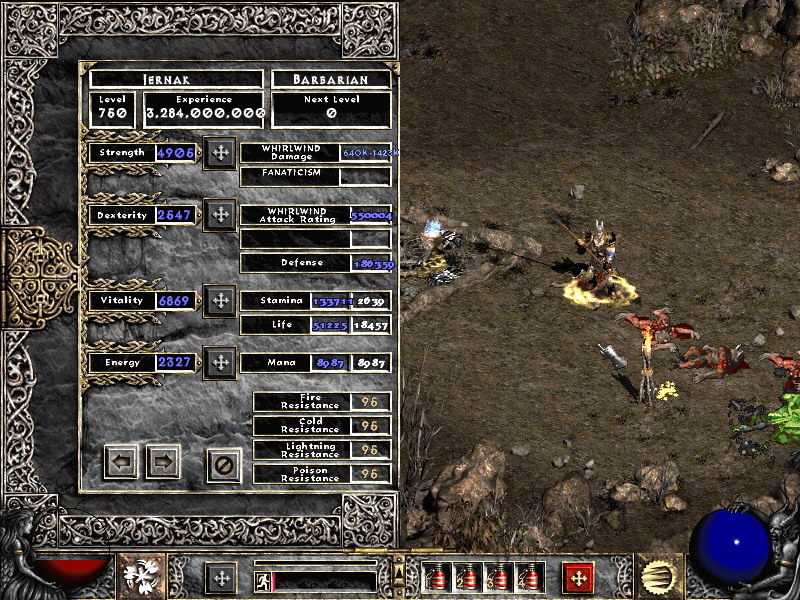Select the left-hand Whirlwind skill icon
Image resolution: width=800 pixels, height=600 pixels.
(142, 577)
